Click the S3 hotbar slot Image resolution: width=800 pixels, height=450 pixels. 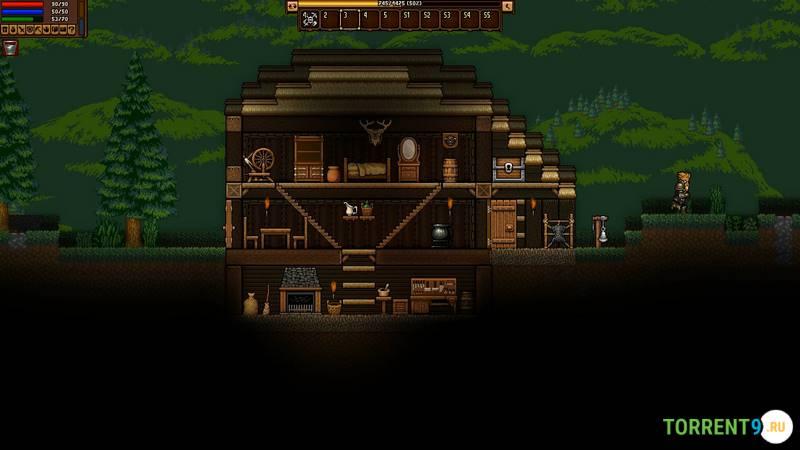(x=449, y=19)
